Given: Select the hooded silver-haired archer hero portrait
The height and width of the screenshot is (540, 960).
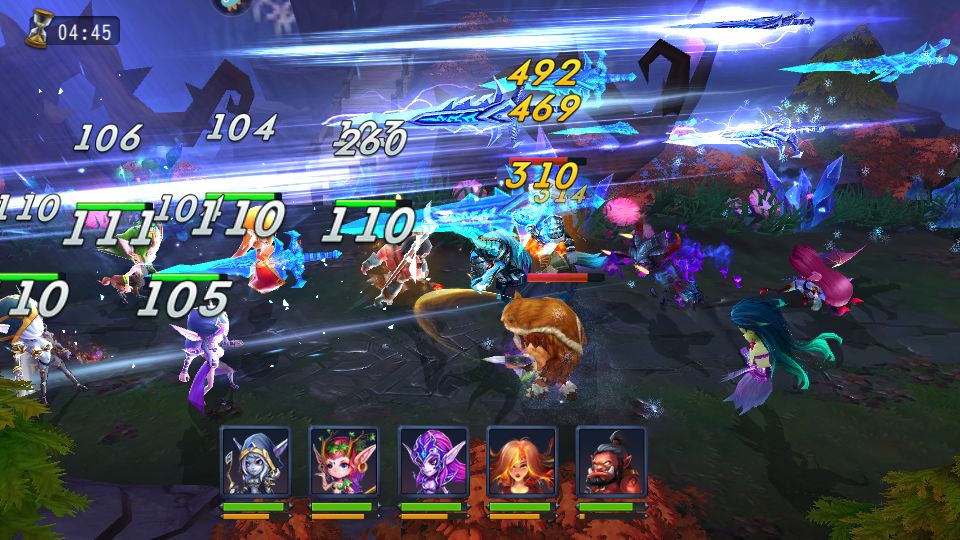Looking at the screenshot, I should point(255,462).
